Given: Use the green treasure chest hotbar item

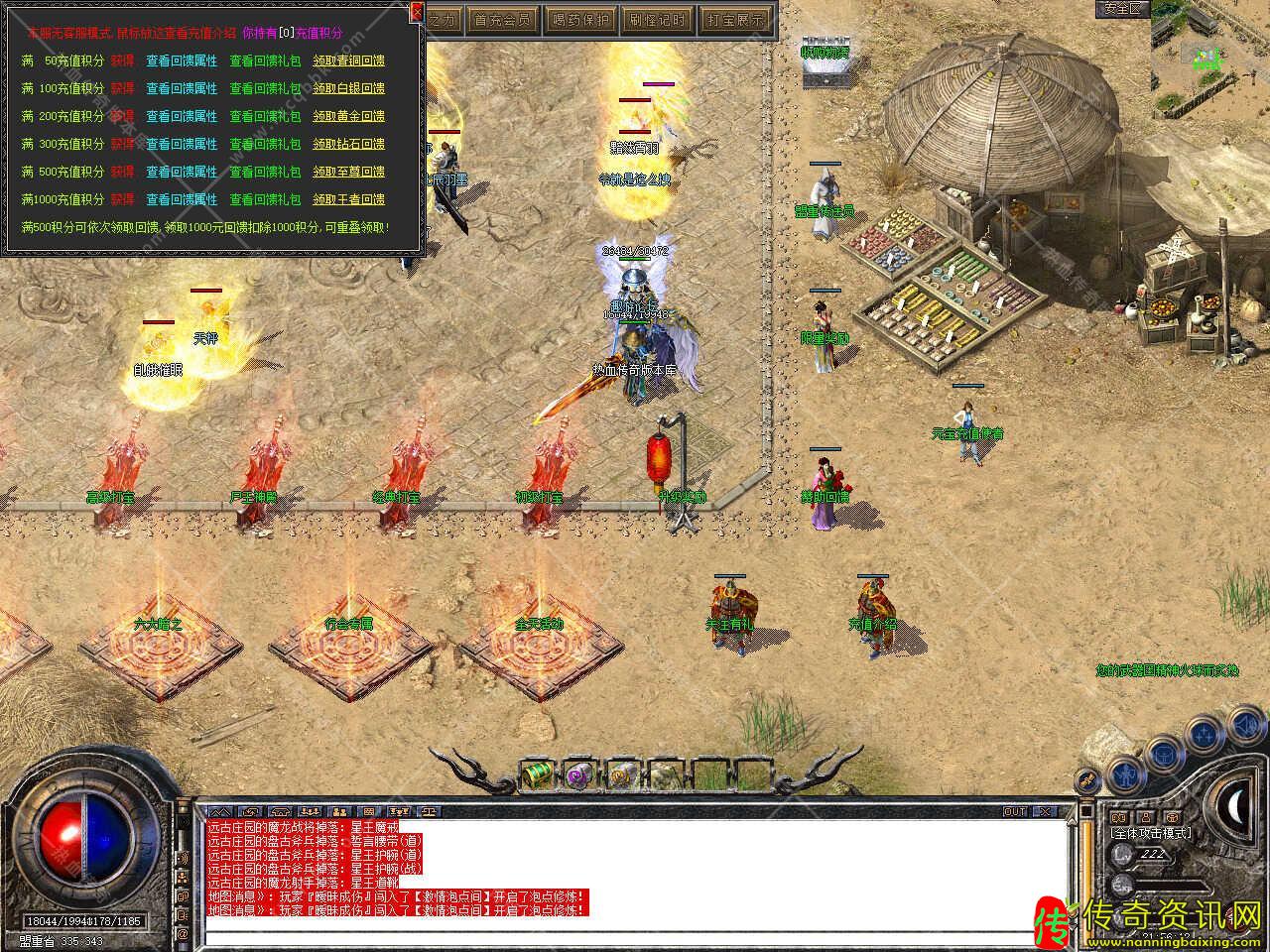Looking at the screenshot, I should (537, 774).
